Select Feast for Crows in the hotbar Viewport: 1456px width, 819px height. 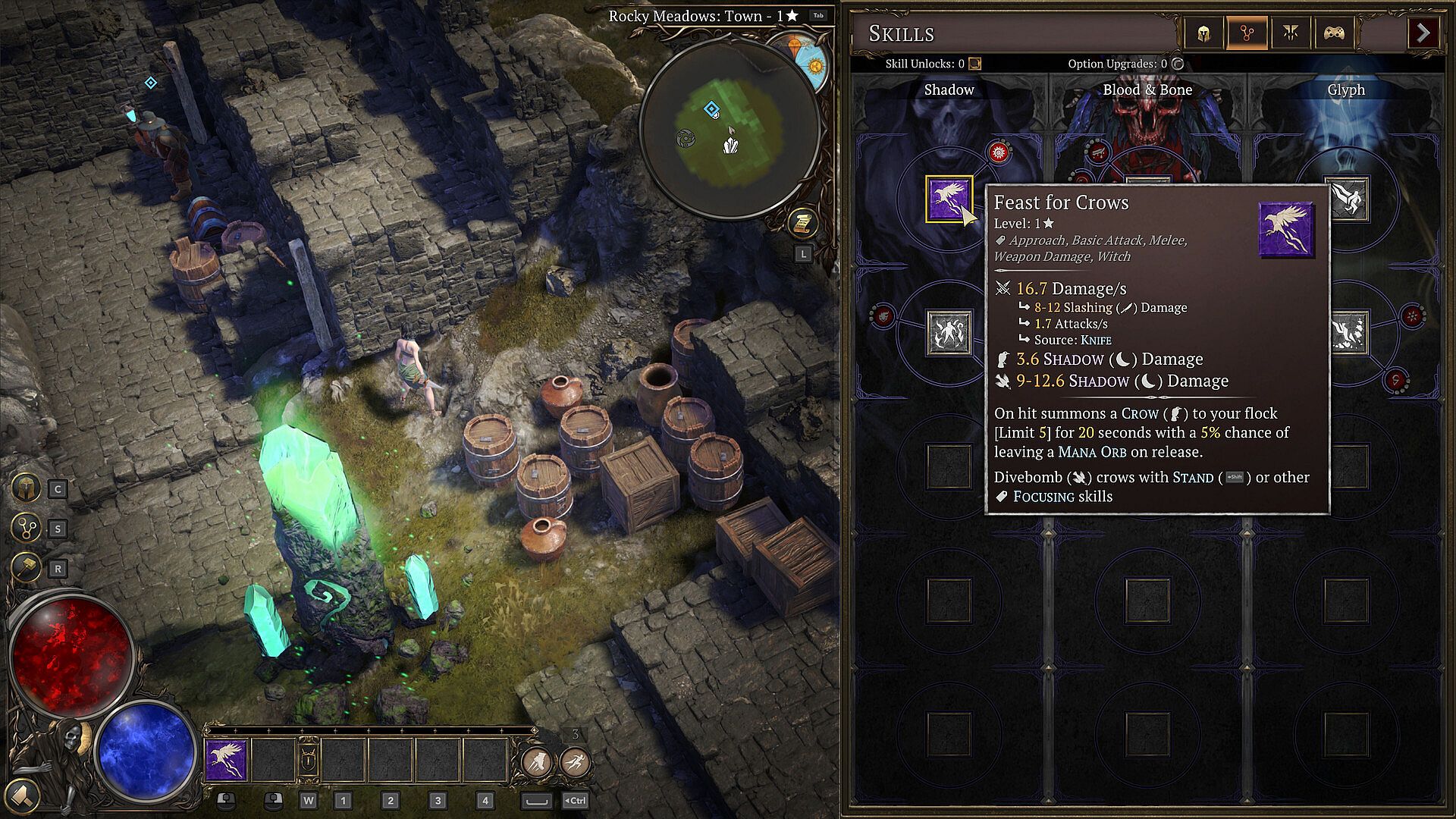click(226, 760)
